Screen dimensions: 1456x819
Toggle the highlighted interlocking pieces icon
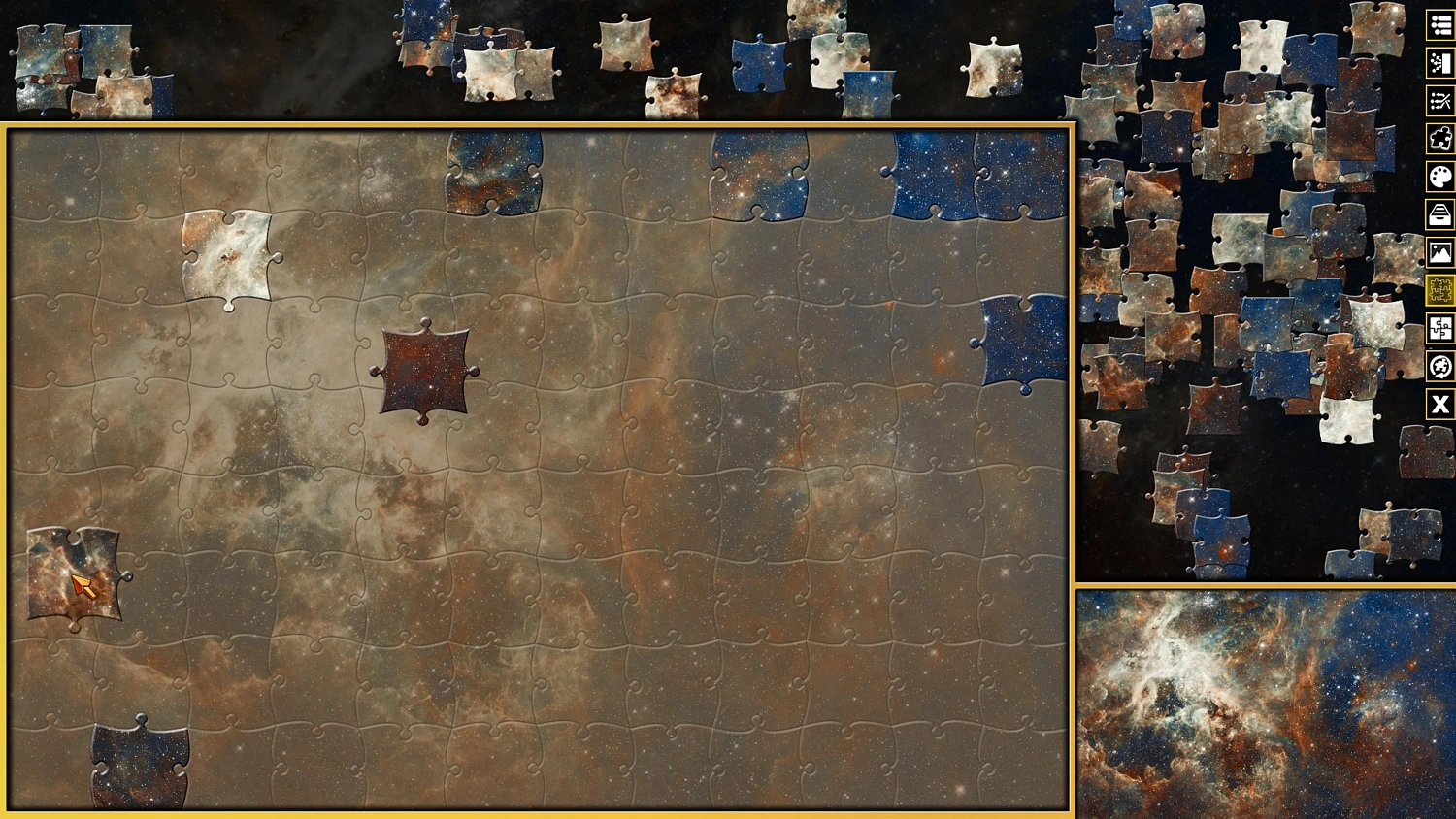pos(1439,289)
